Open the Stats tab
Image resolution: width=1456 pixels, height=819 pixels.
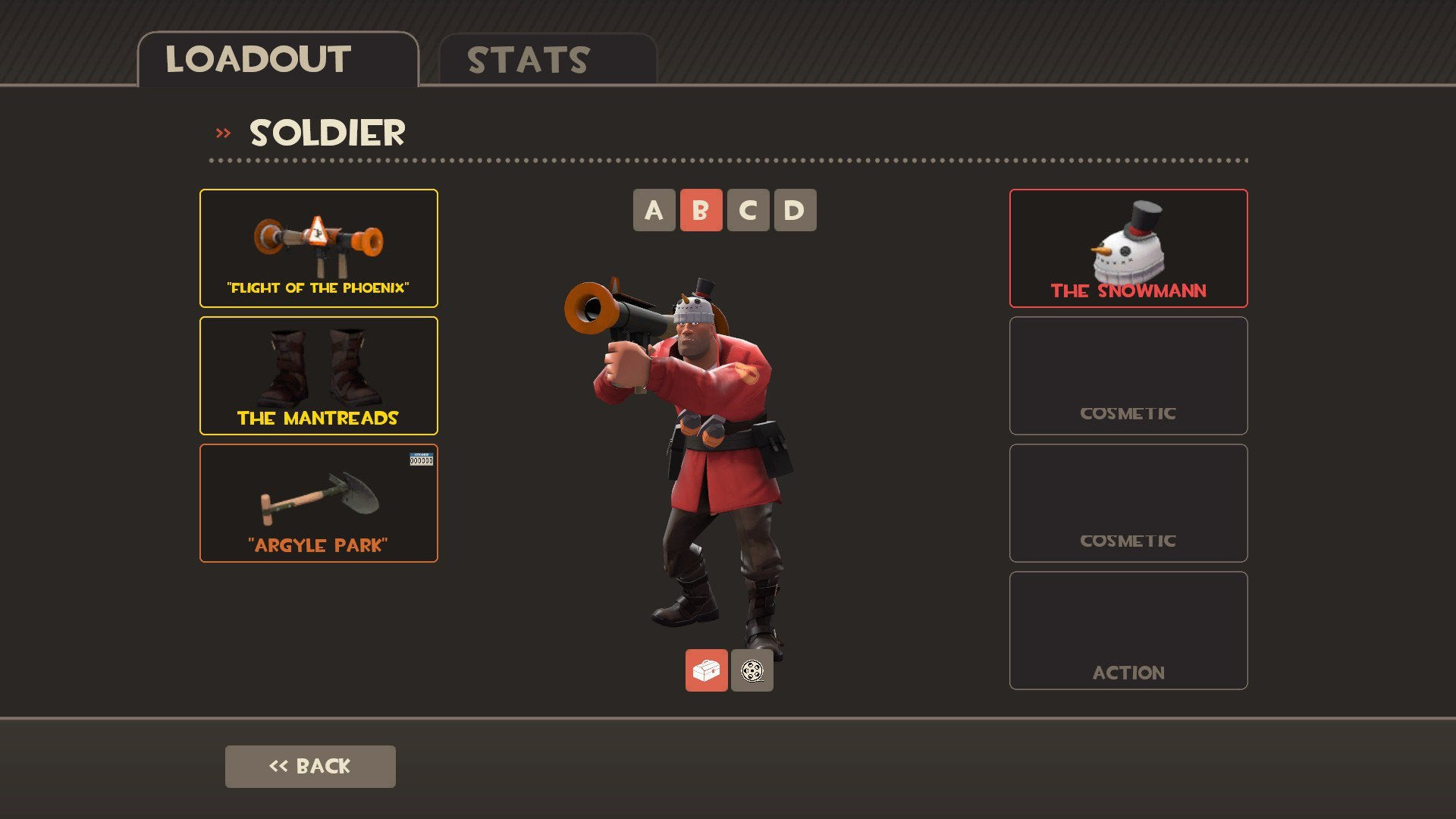pyautogui.click(x=547, y=60)
